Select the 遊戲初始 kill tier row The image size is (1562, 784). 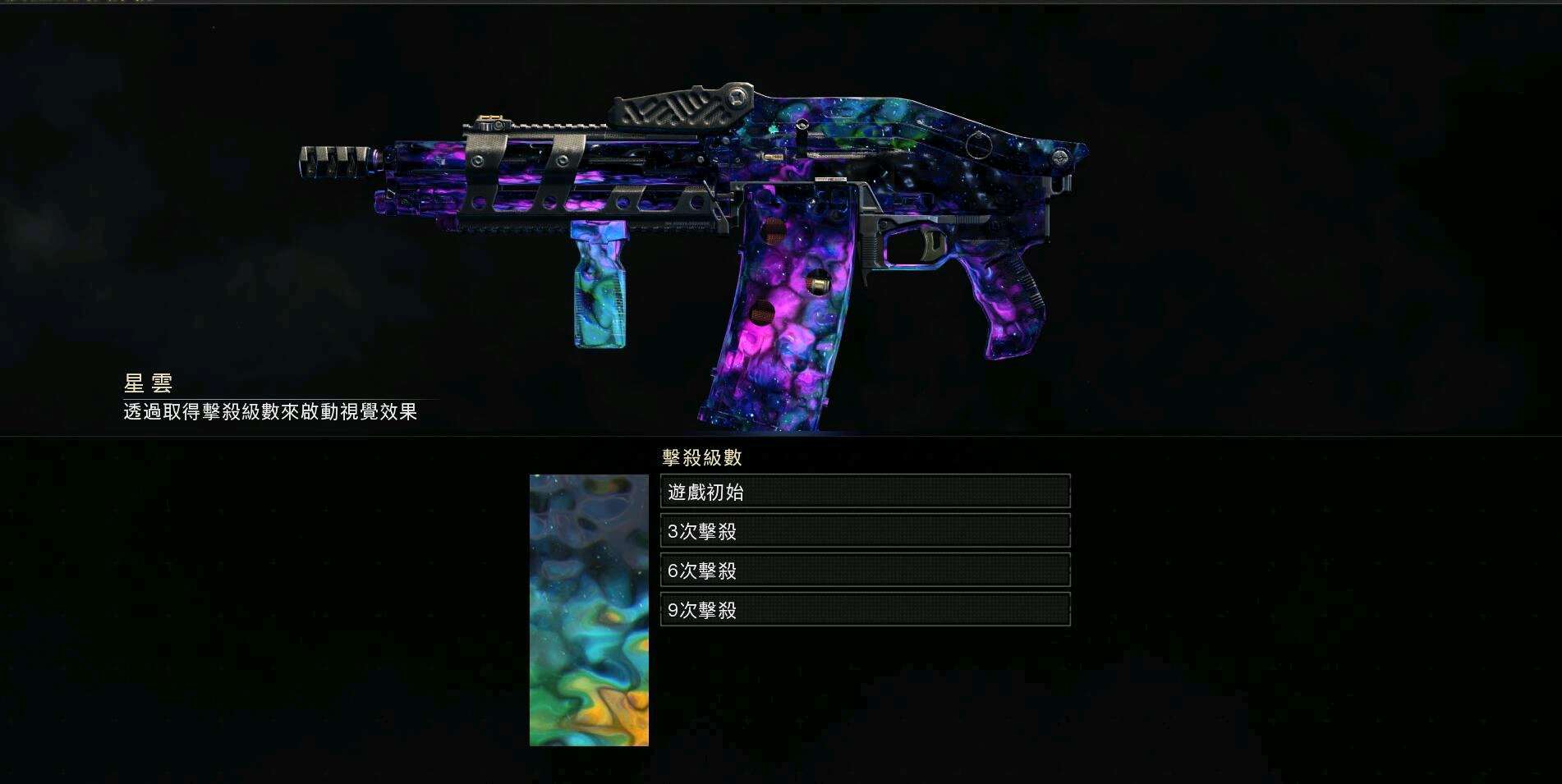pyautogui.click(x=865, y=492)
